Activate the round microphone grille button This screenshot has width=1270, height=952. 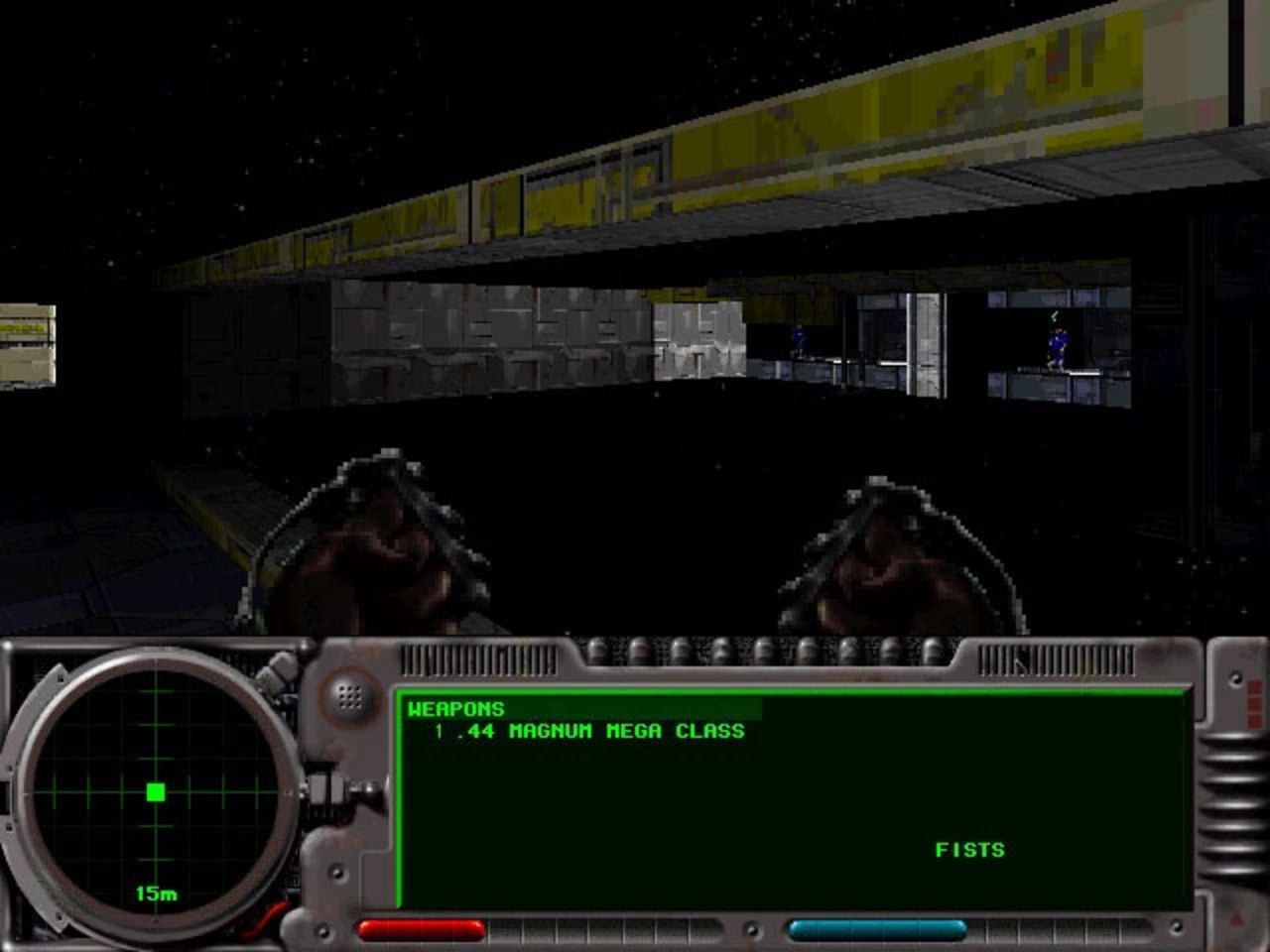point(348,696)
